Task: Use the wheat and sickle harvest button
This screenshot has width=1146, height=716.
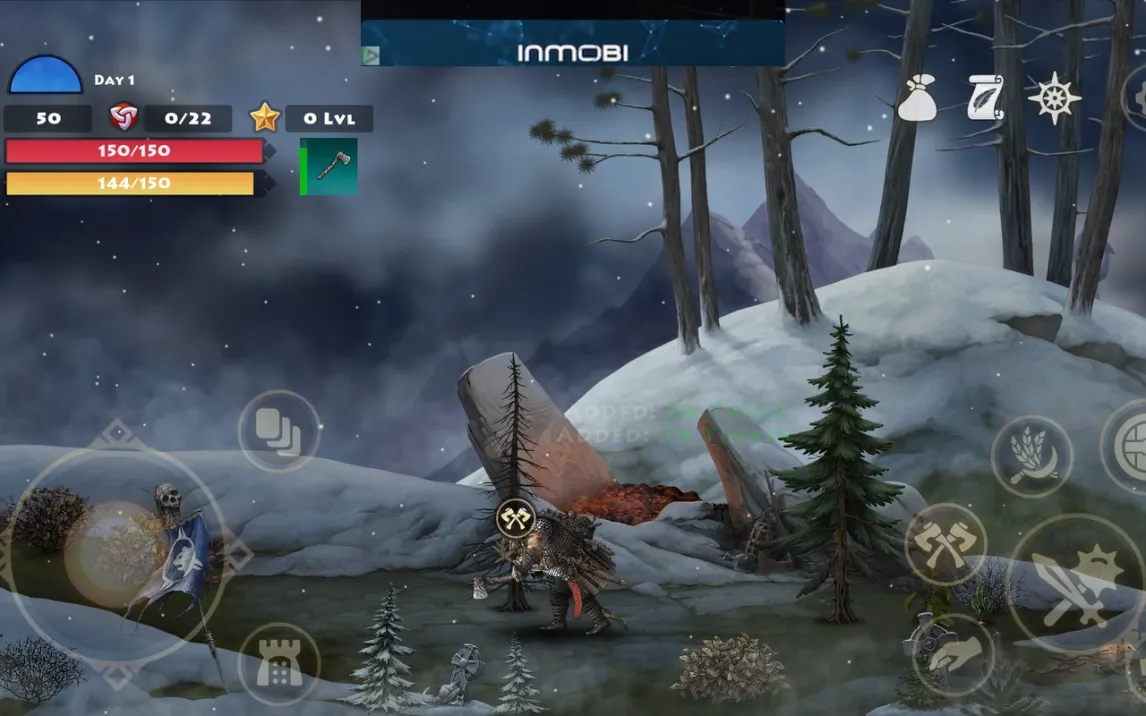Action: coord(1031,456)
